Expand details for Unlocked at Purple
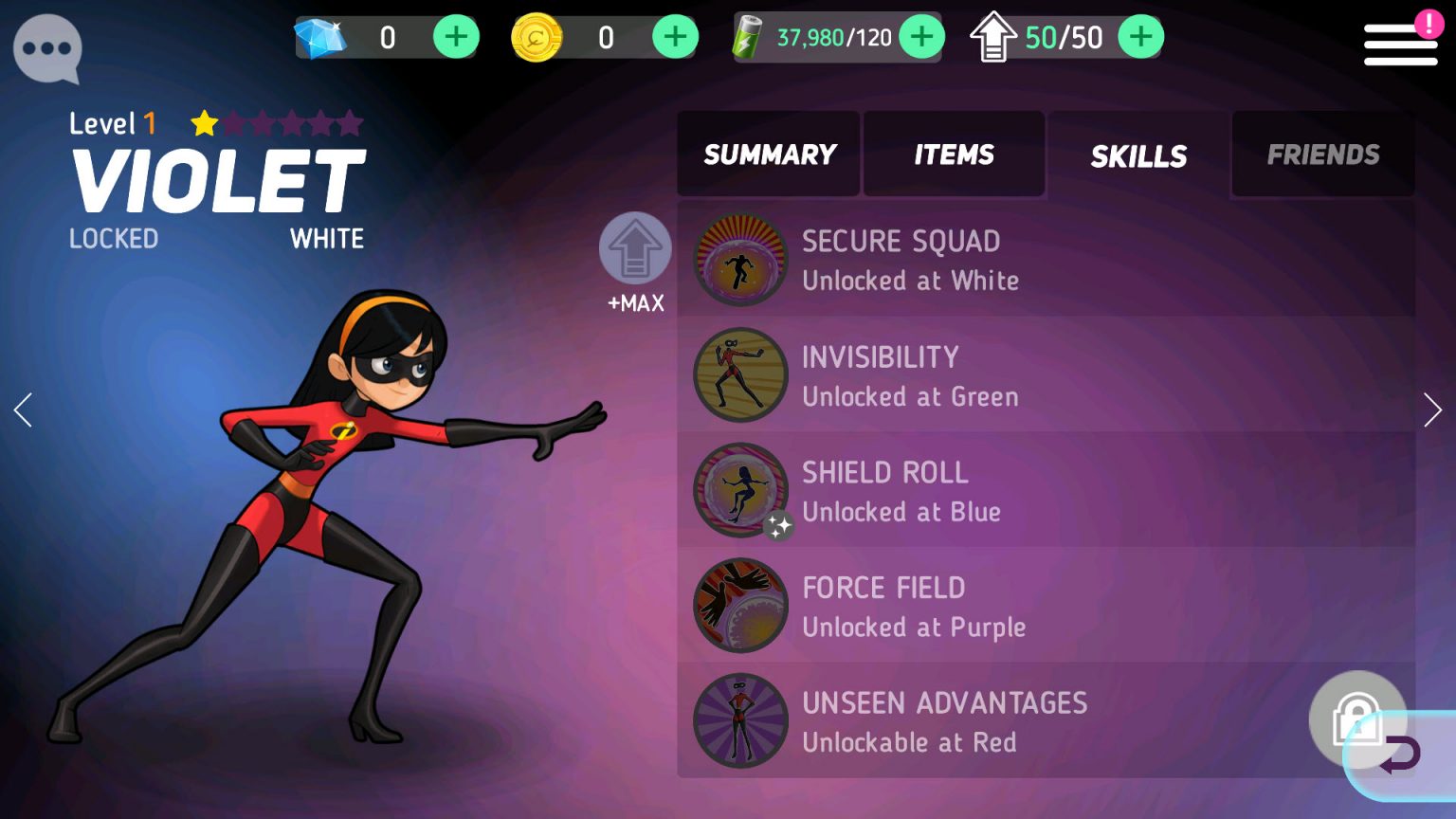This screenshot has height=819, width=1456. point(914,627)
